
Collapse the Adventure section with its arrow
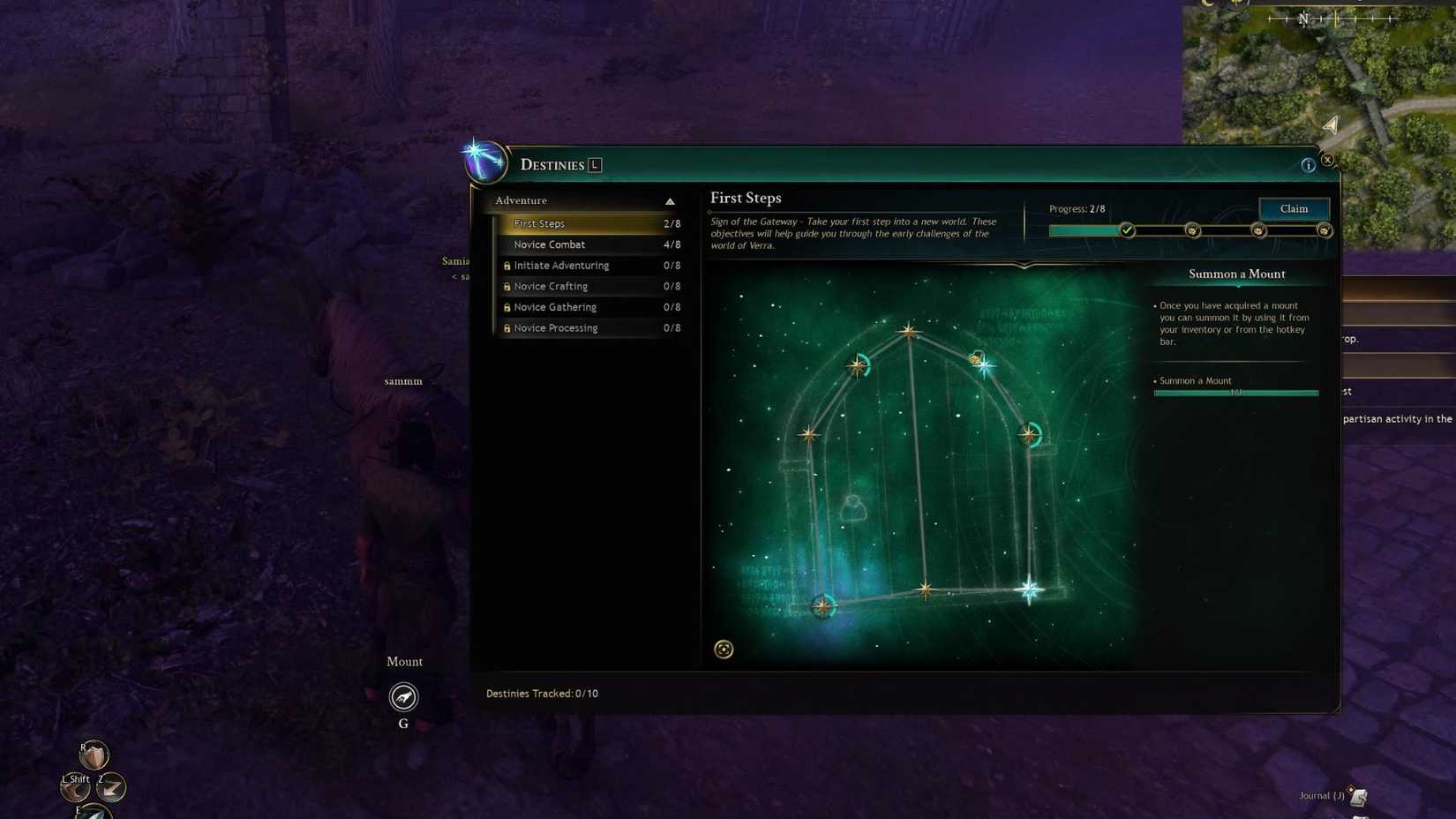(x=672, y=200)
